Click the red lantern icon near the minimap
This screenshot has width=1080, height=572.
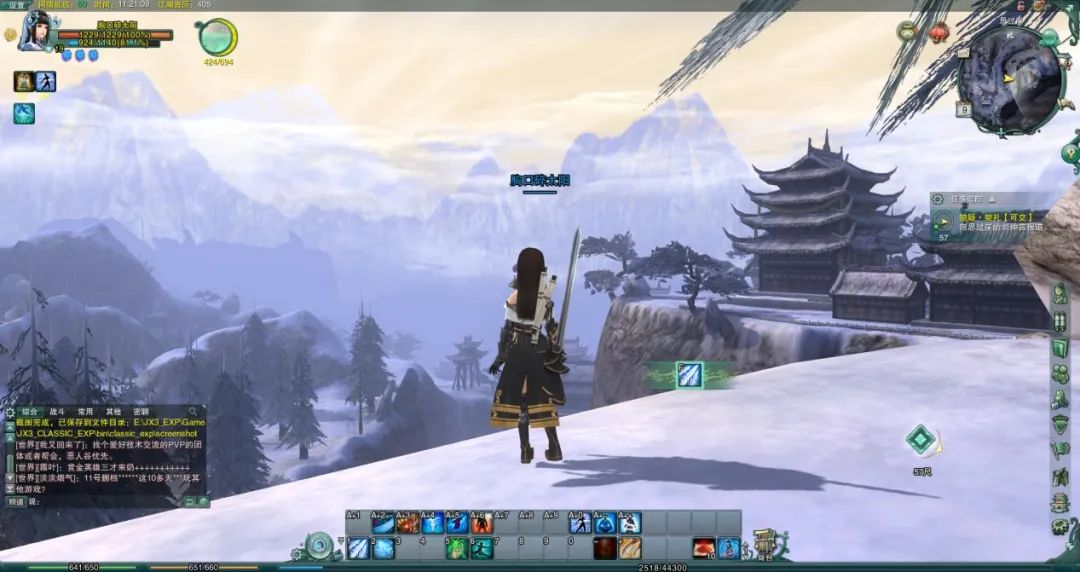(x=938, y=32)
